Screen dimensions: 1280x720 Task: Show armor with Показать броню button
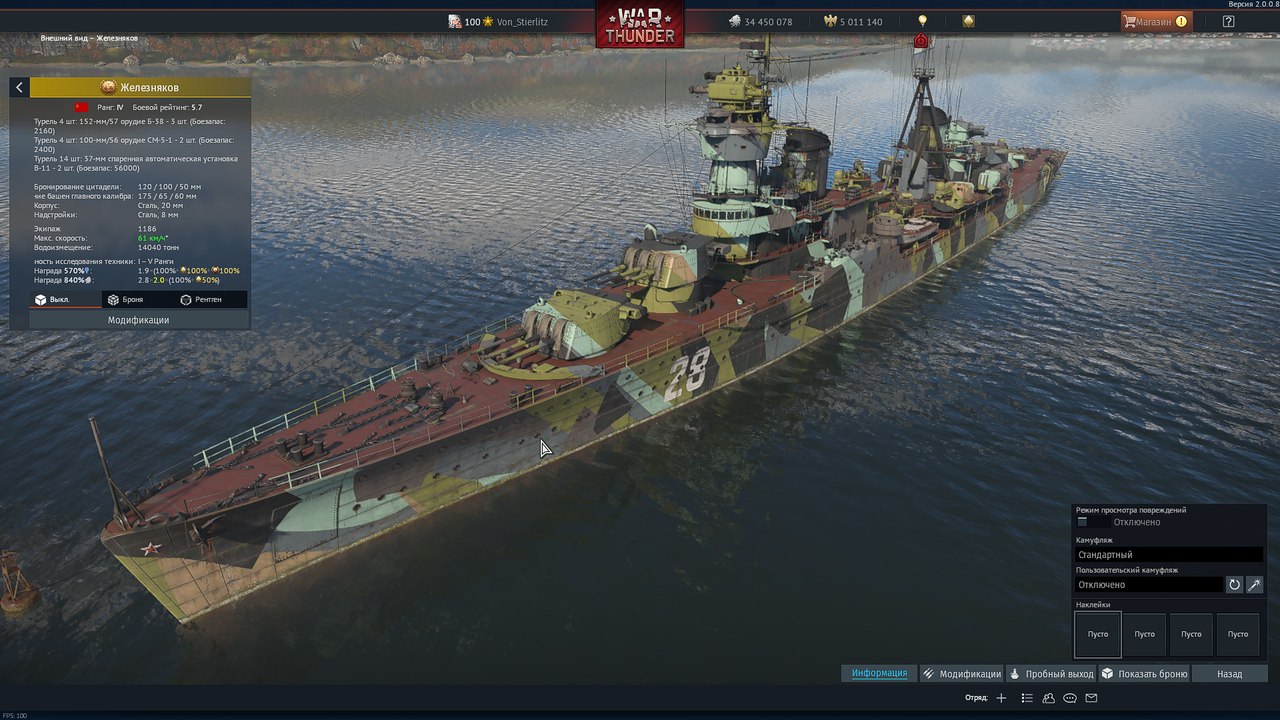pyautogui.click(x=1144, y=674)
